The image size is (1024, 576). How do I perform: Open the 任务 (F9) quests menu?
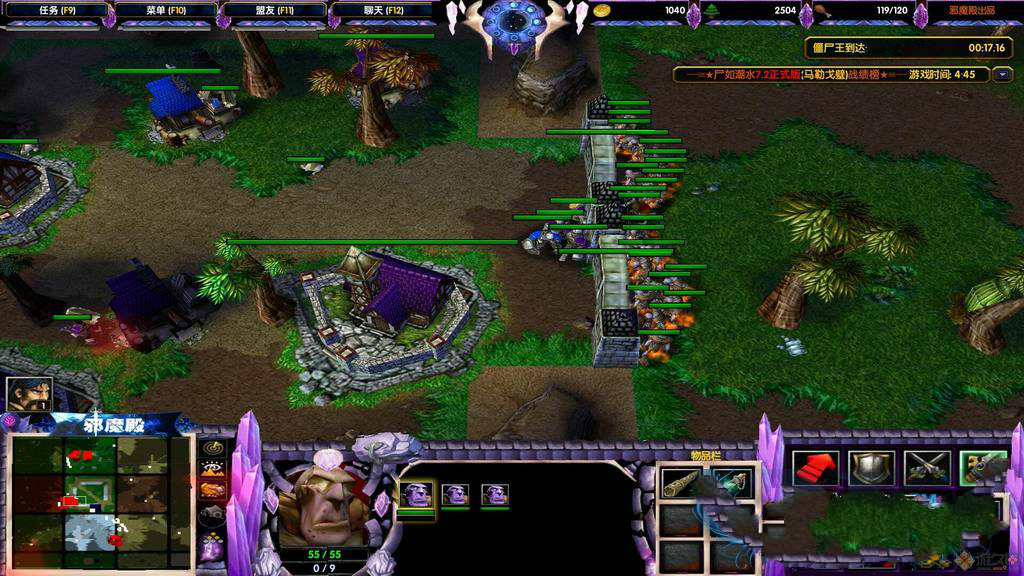55,11
